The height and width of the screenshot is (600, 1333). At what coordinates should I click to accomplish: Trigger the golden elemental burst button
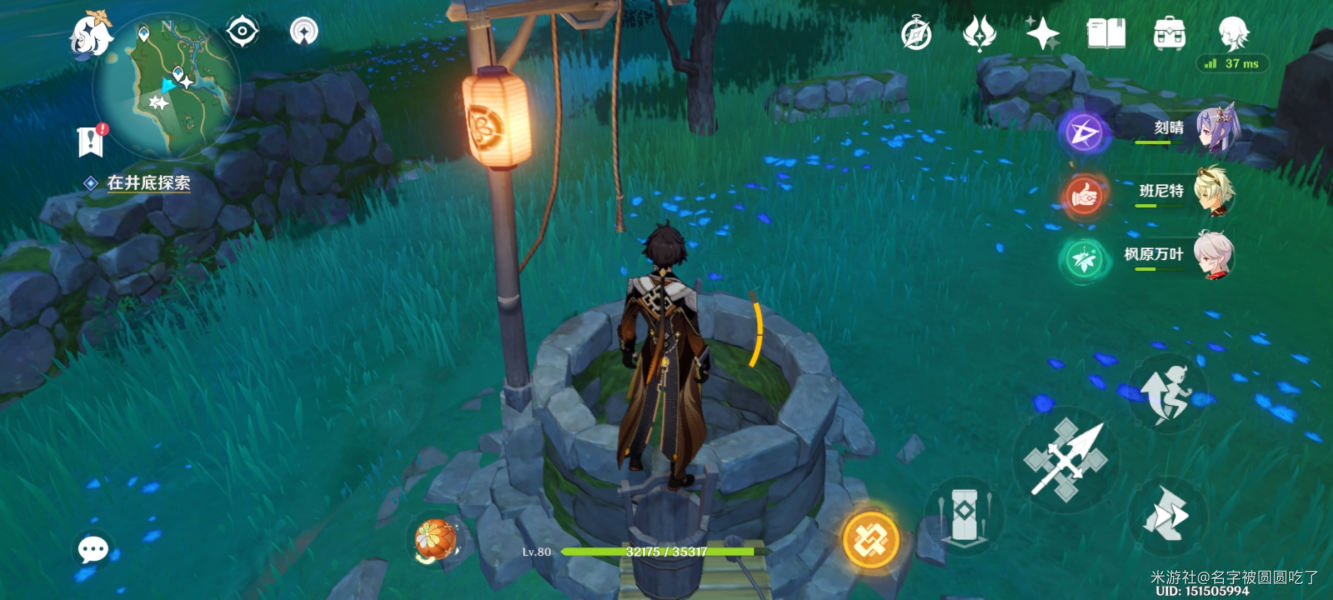click(x=870, y=540)
